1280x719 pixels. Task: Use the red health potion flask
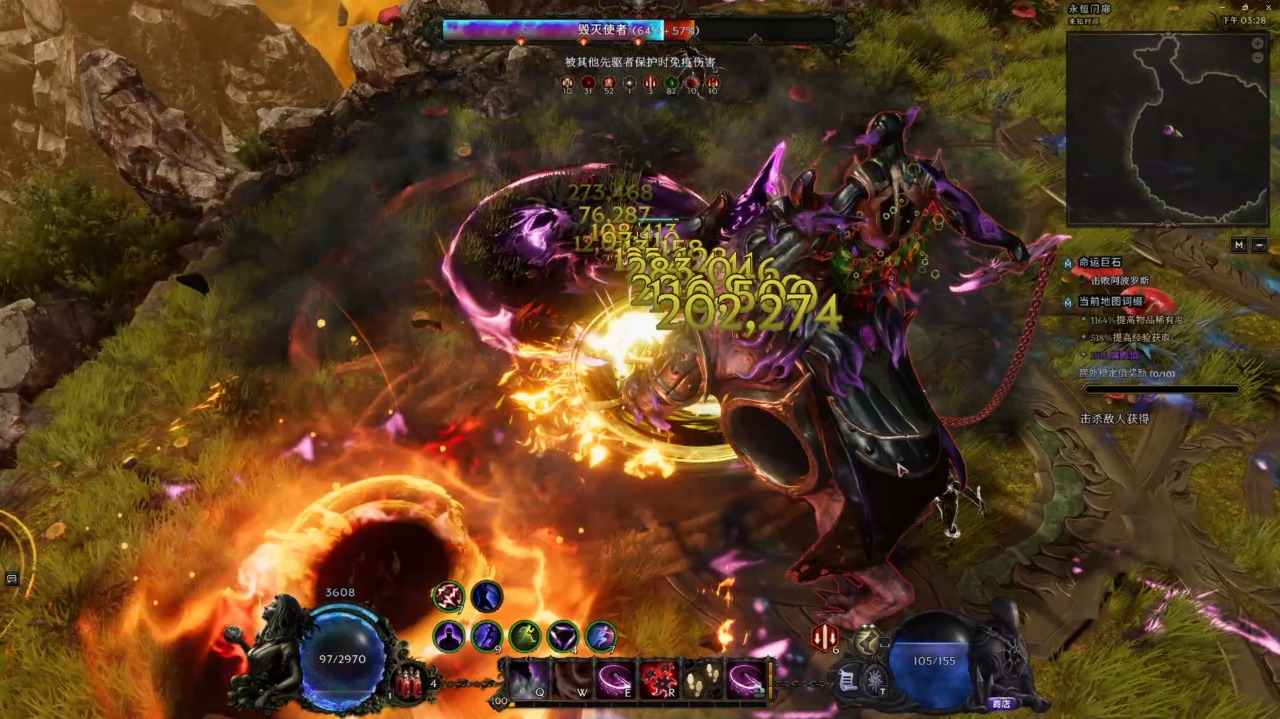[x=409, y=683]
